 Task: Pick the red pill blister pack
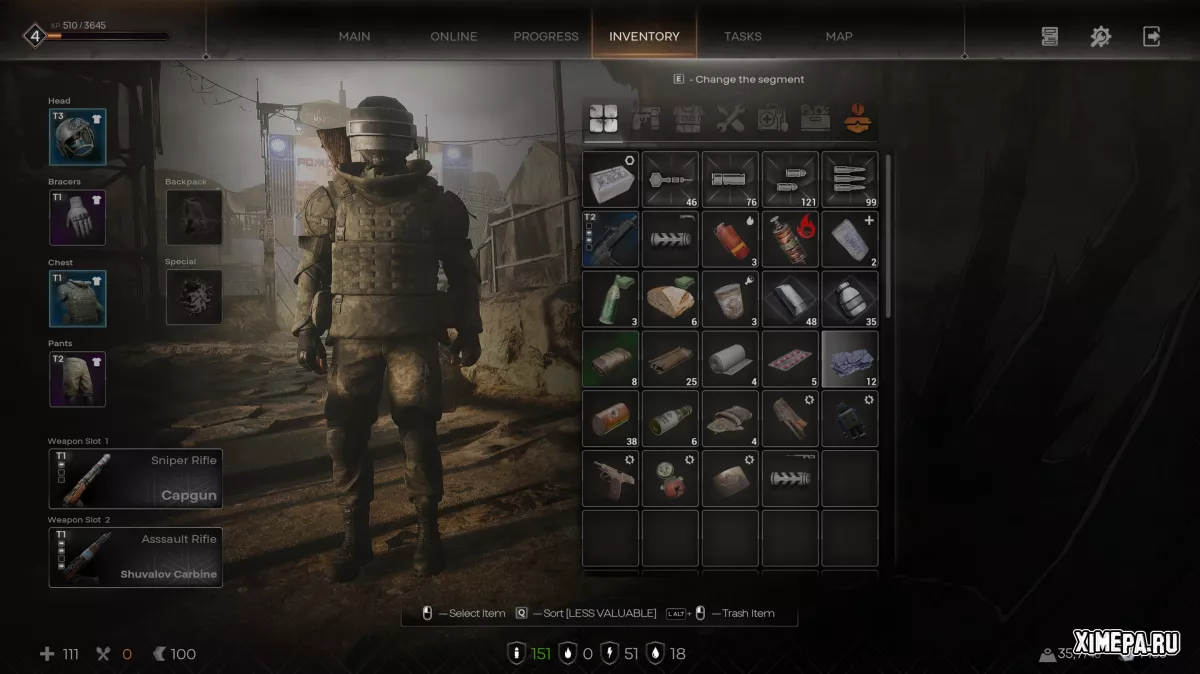(x=790, y=359)
